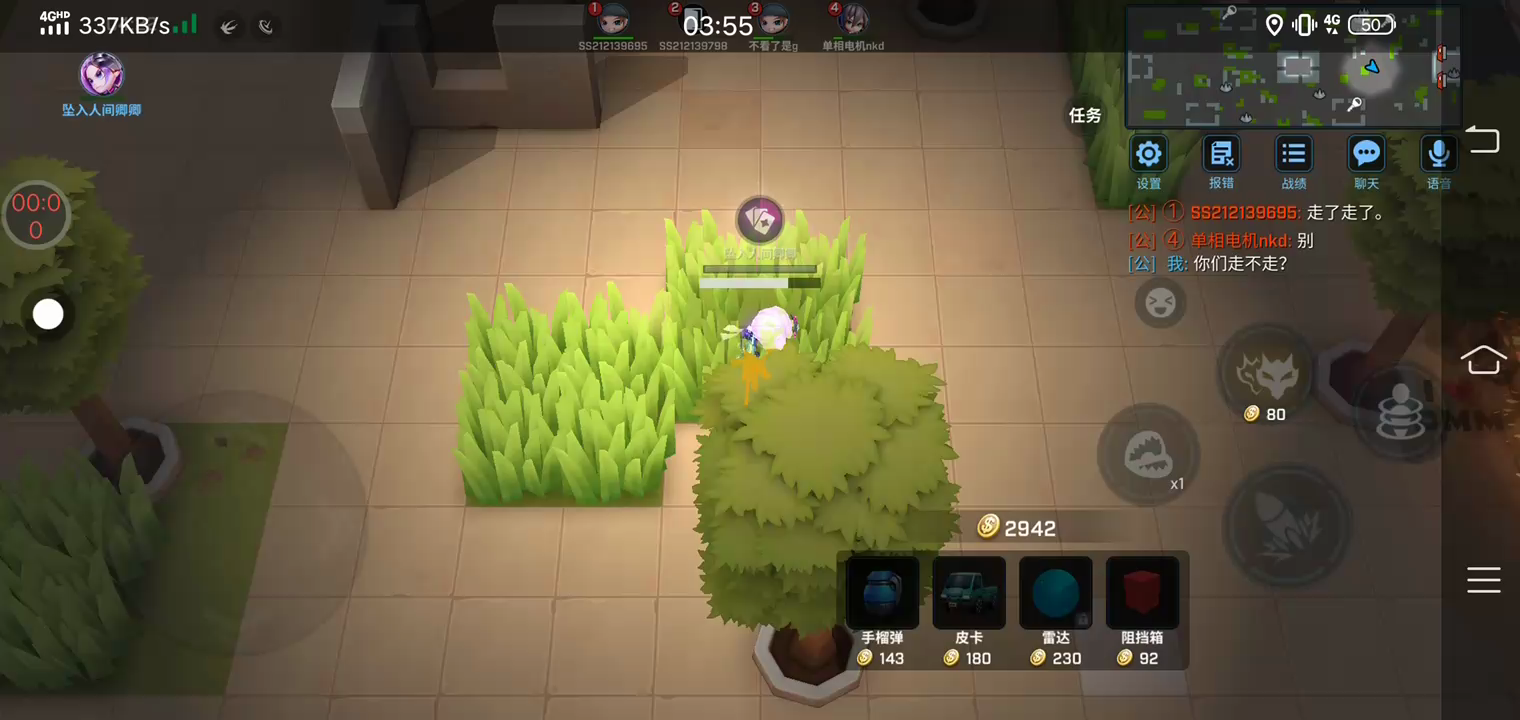Expand the minimap

(x=1292, y=66)
